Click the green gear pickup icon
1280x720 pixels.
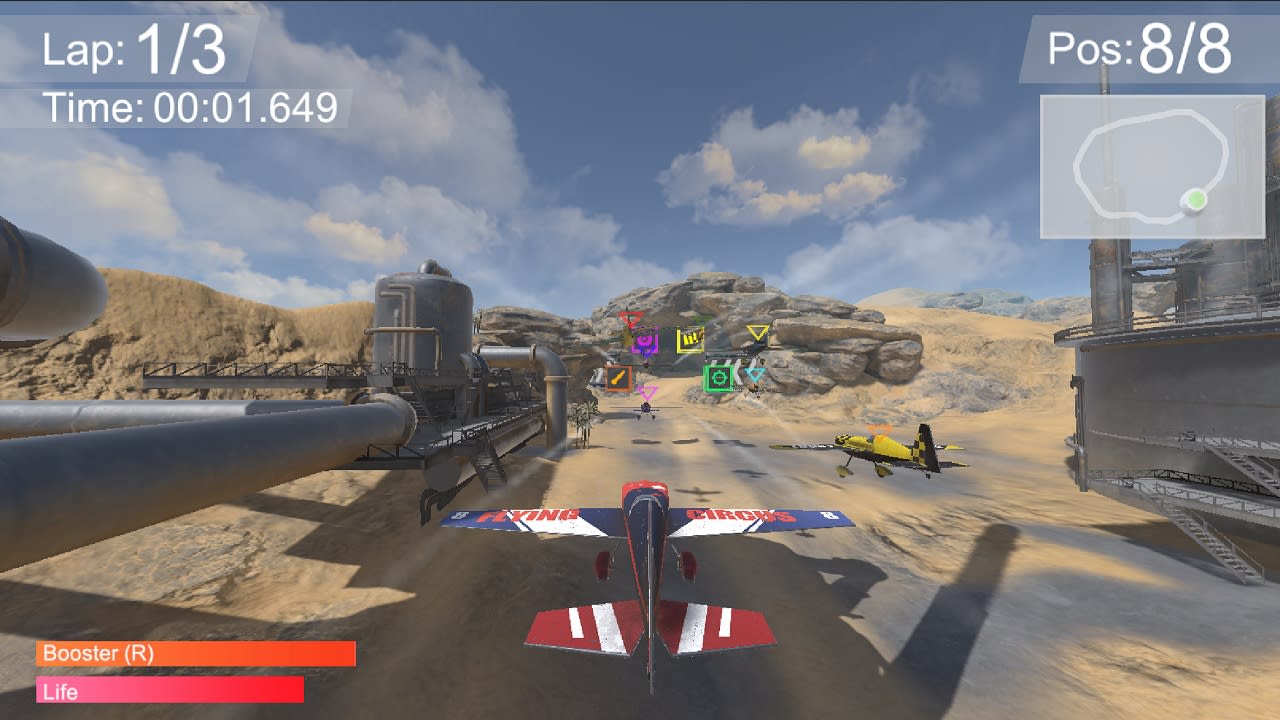point(718,378)
